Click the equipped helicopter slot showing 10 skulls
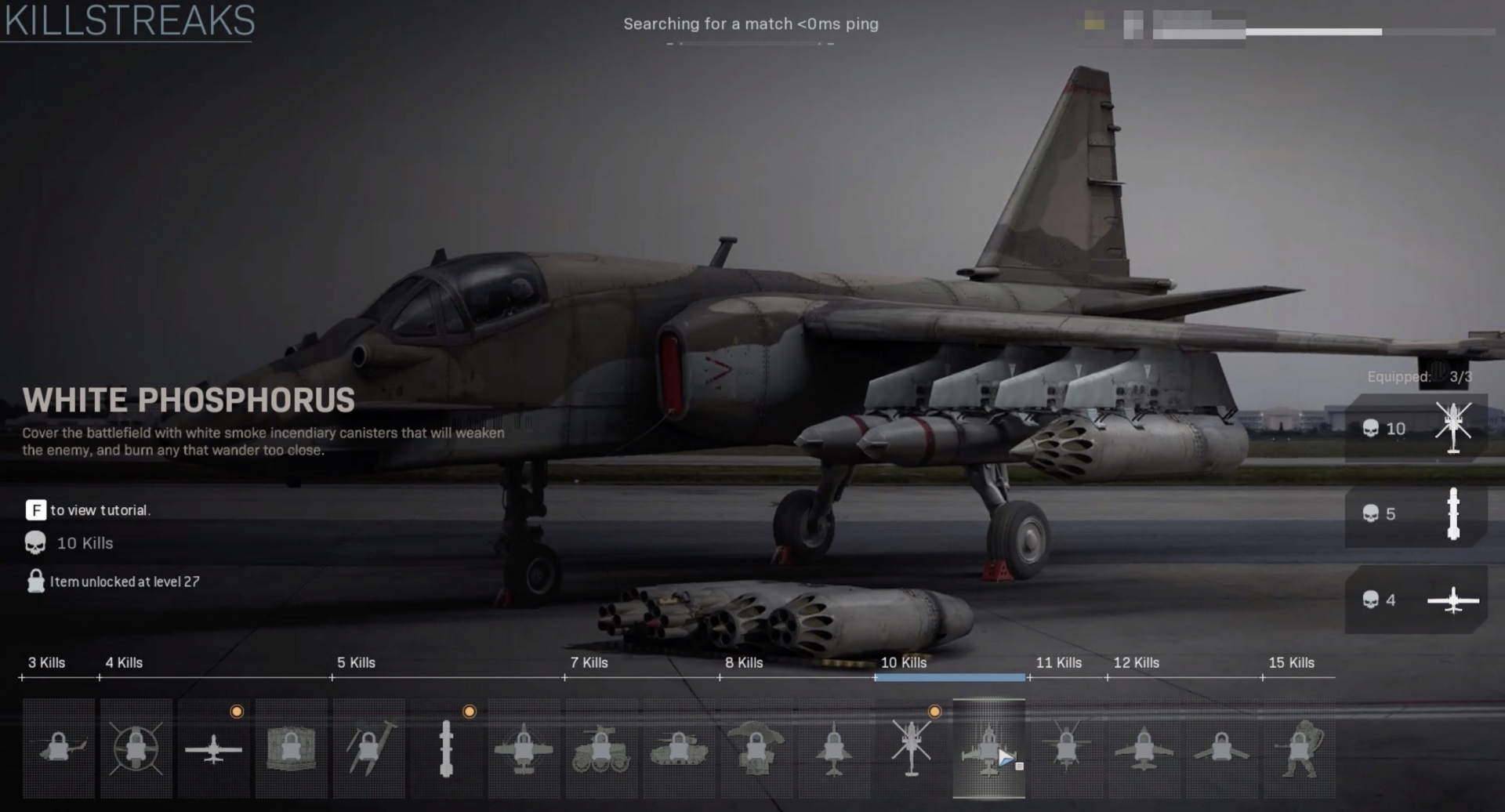 1416,429
